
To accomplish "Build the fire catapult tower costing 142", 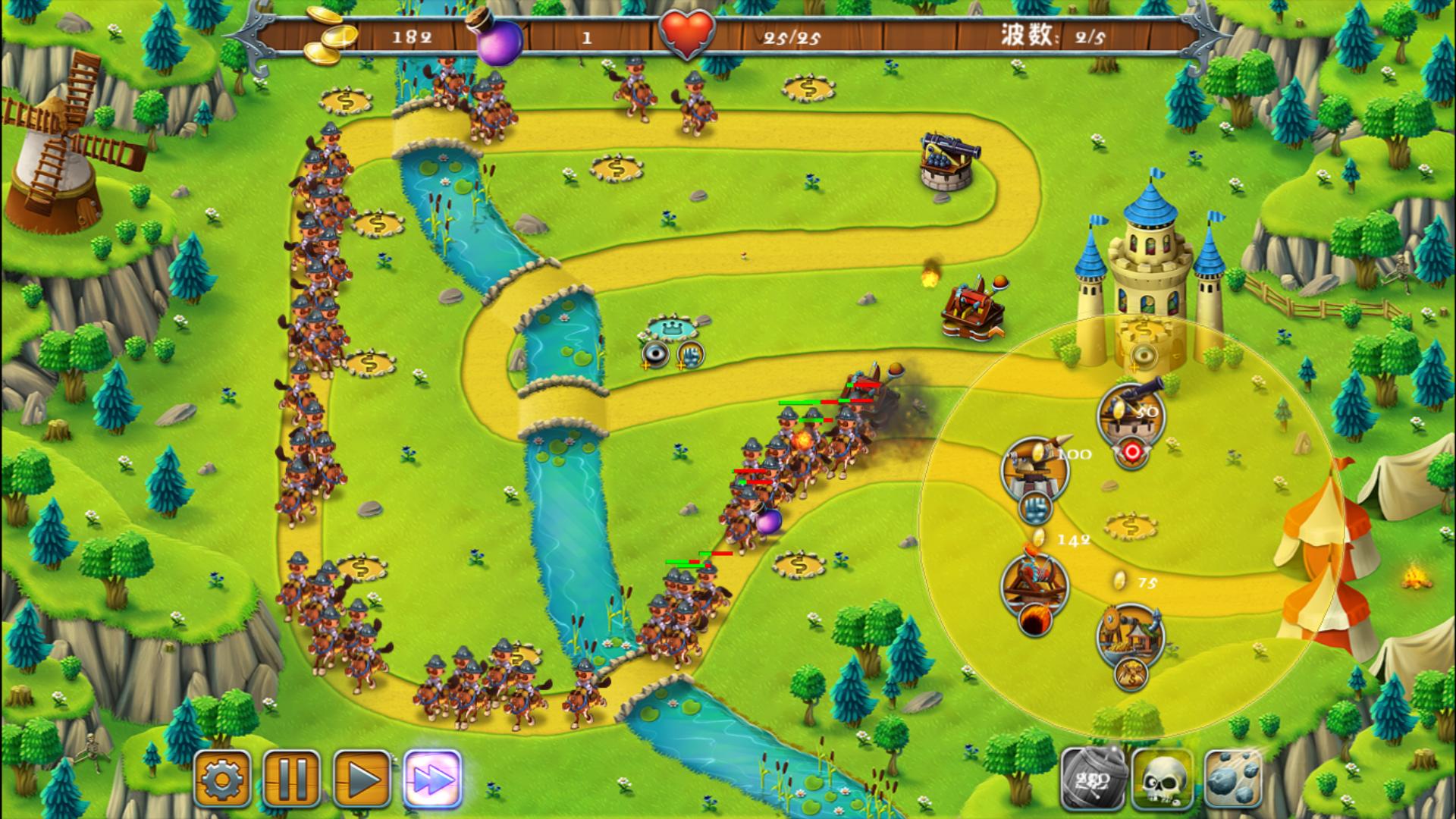I will pyautogui.click(x=1034, y=584).
